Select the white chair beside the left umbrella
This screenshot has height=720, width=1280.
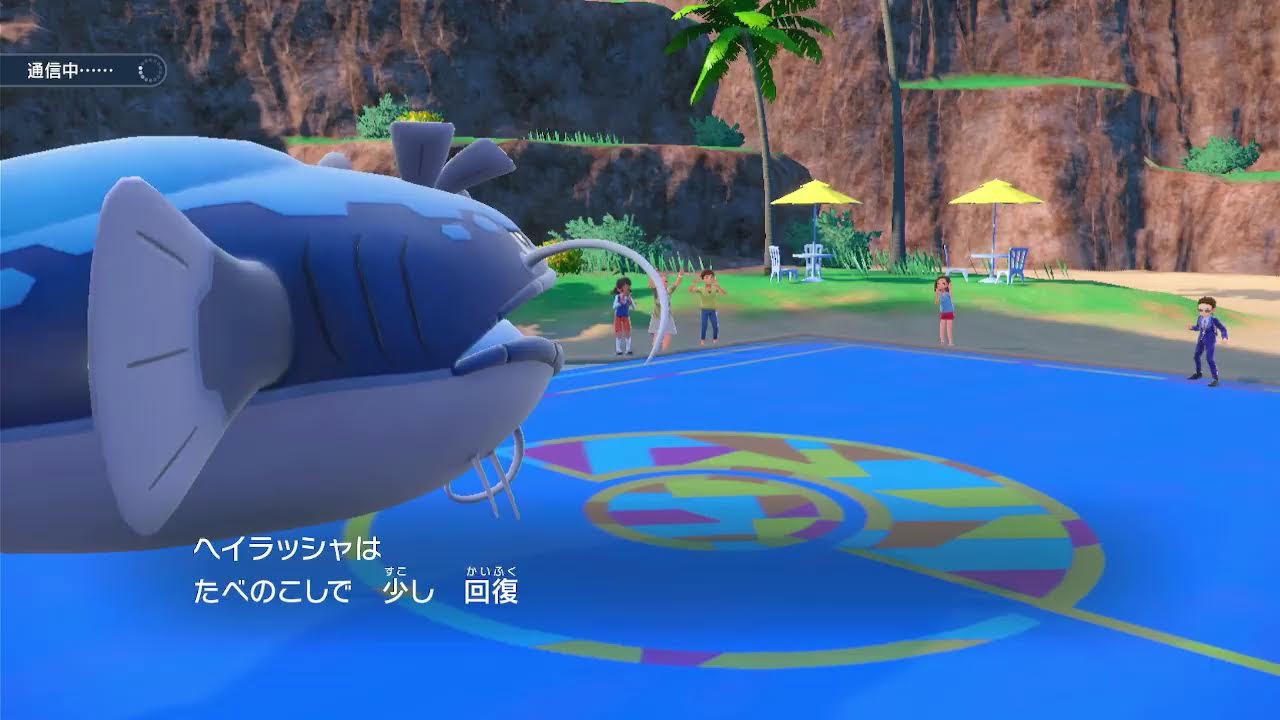pyautogui.click(x=775, y=260)
